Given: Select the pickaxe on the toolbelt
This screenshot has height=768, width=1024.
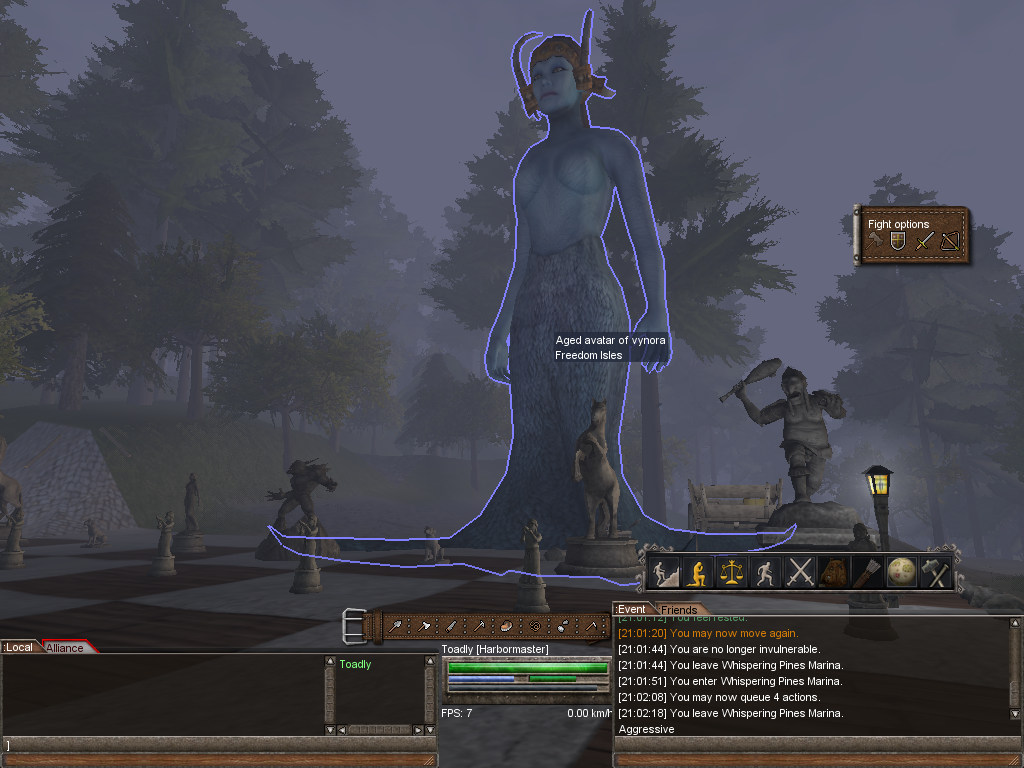Looking at the screenshot, I should tap(479, 626).
